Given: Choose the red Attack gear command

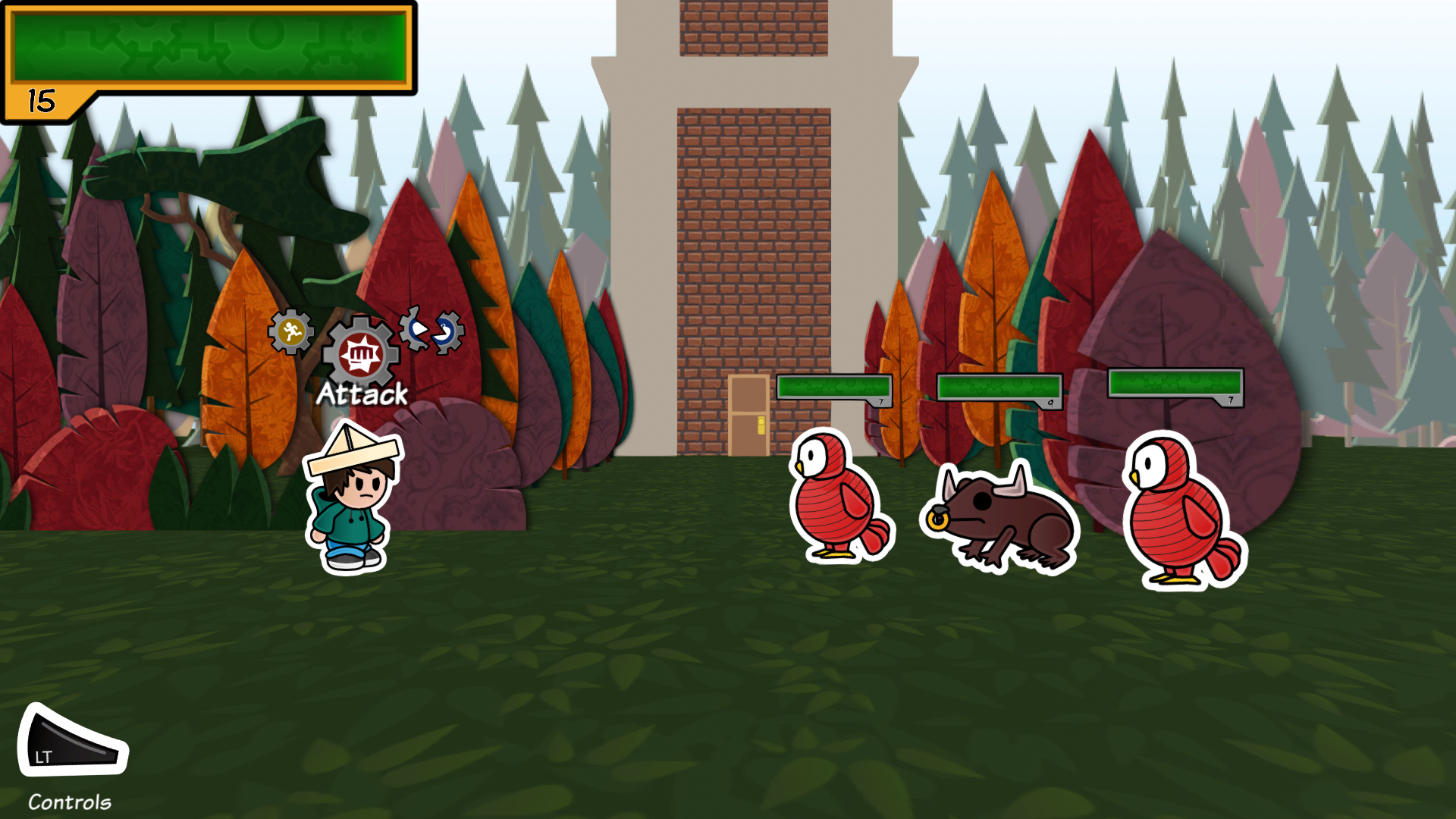Looking at the screenshot, I should coord(361,354).
